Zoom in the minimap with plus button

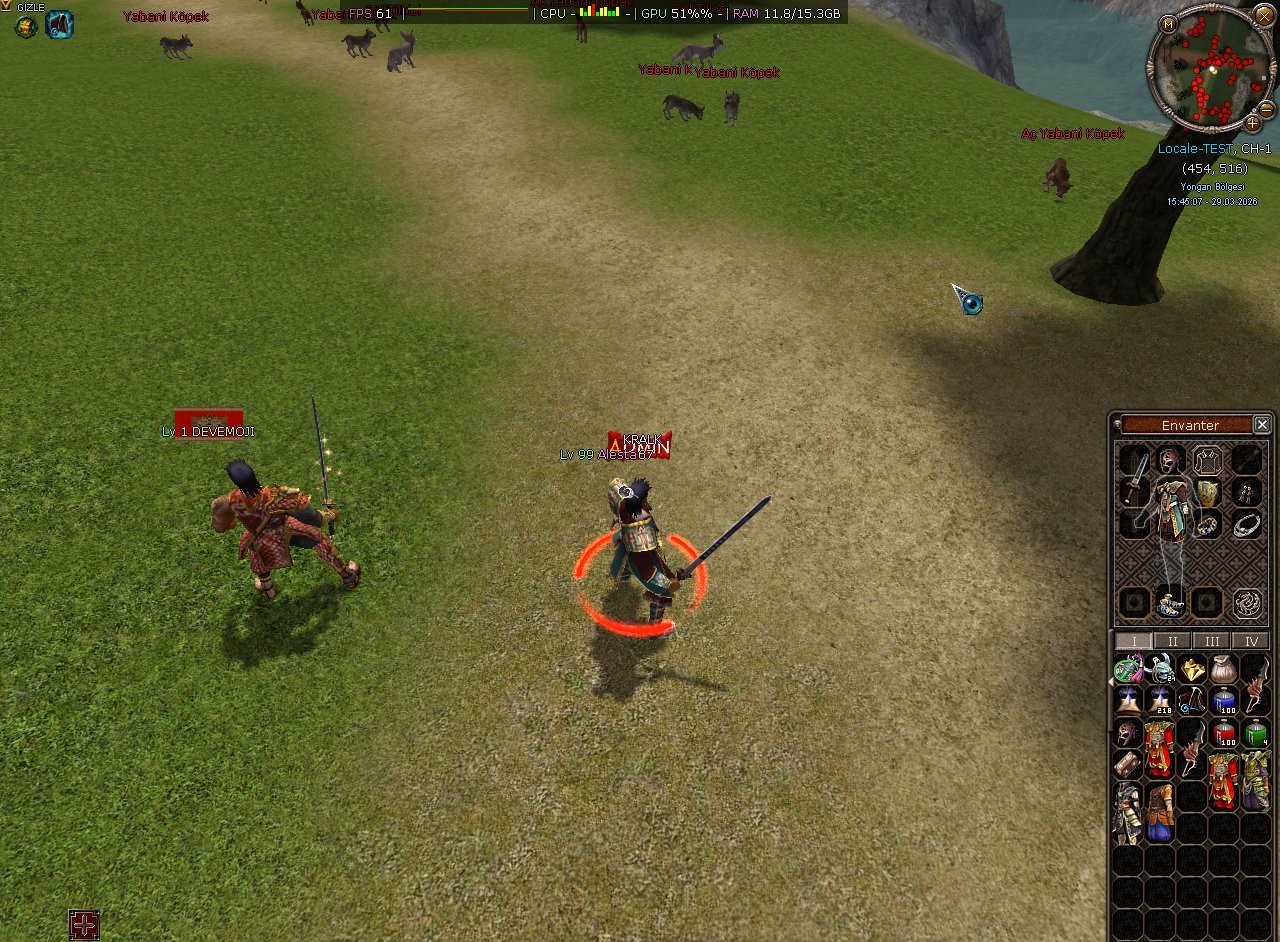coord(1252,124)
